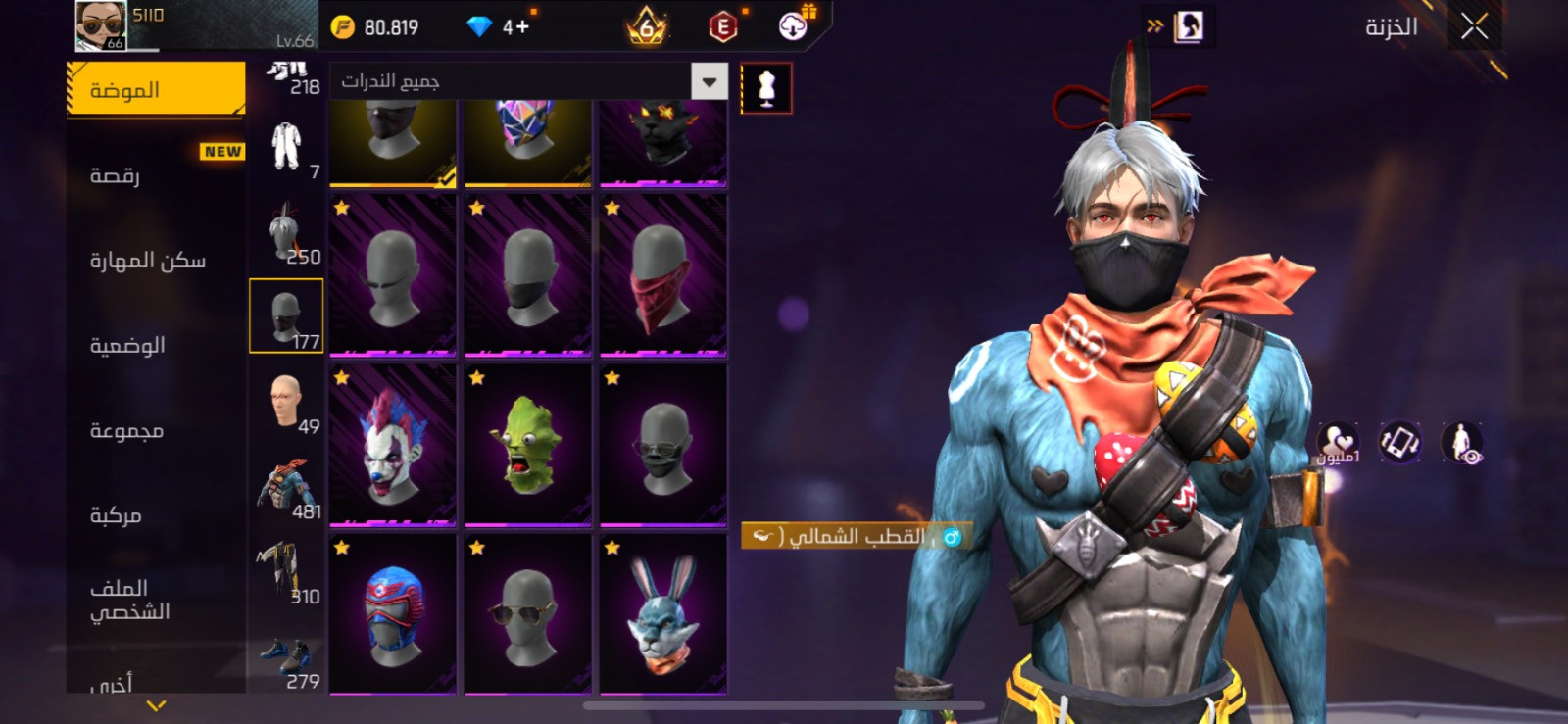The width and height of the screenshot is (1568, 724).
Task: Open the مركبة vehicle tab
Action: (156, 515)
